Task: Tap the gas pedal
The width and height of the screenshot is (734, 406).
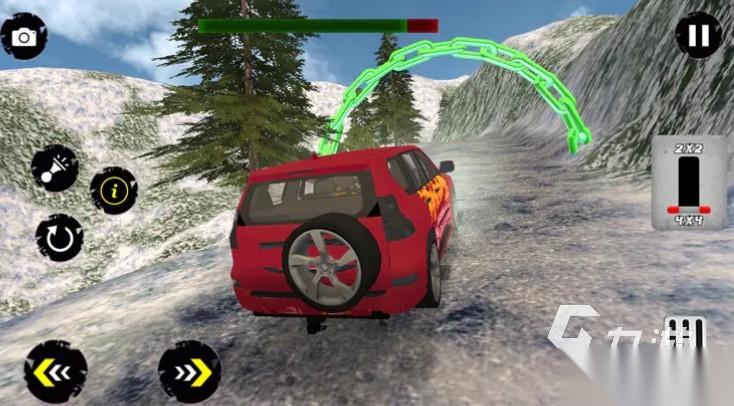Action: 684,335
